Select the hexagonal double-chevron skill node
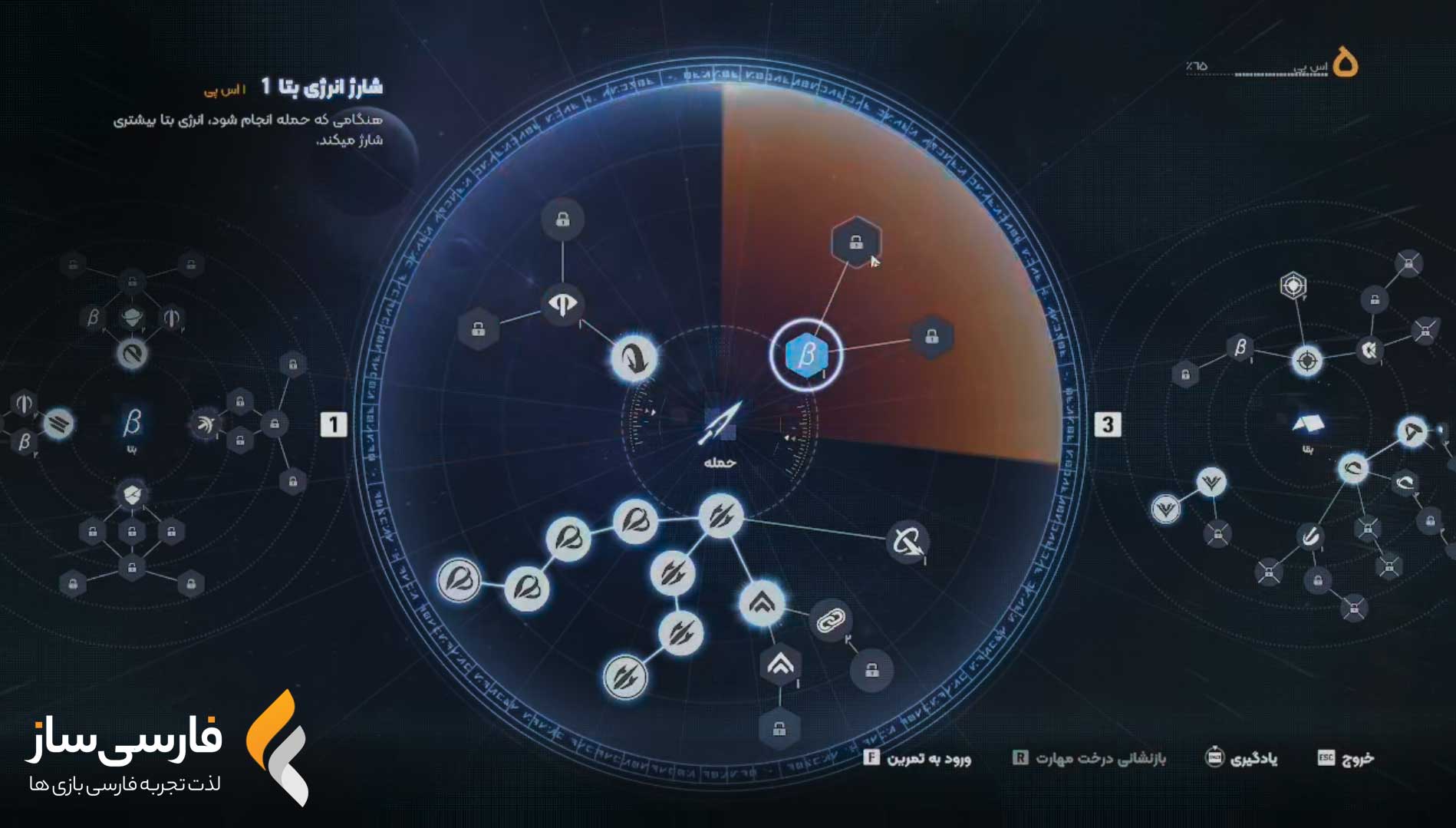 [x=780, y=665]
